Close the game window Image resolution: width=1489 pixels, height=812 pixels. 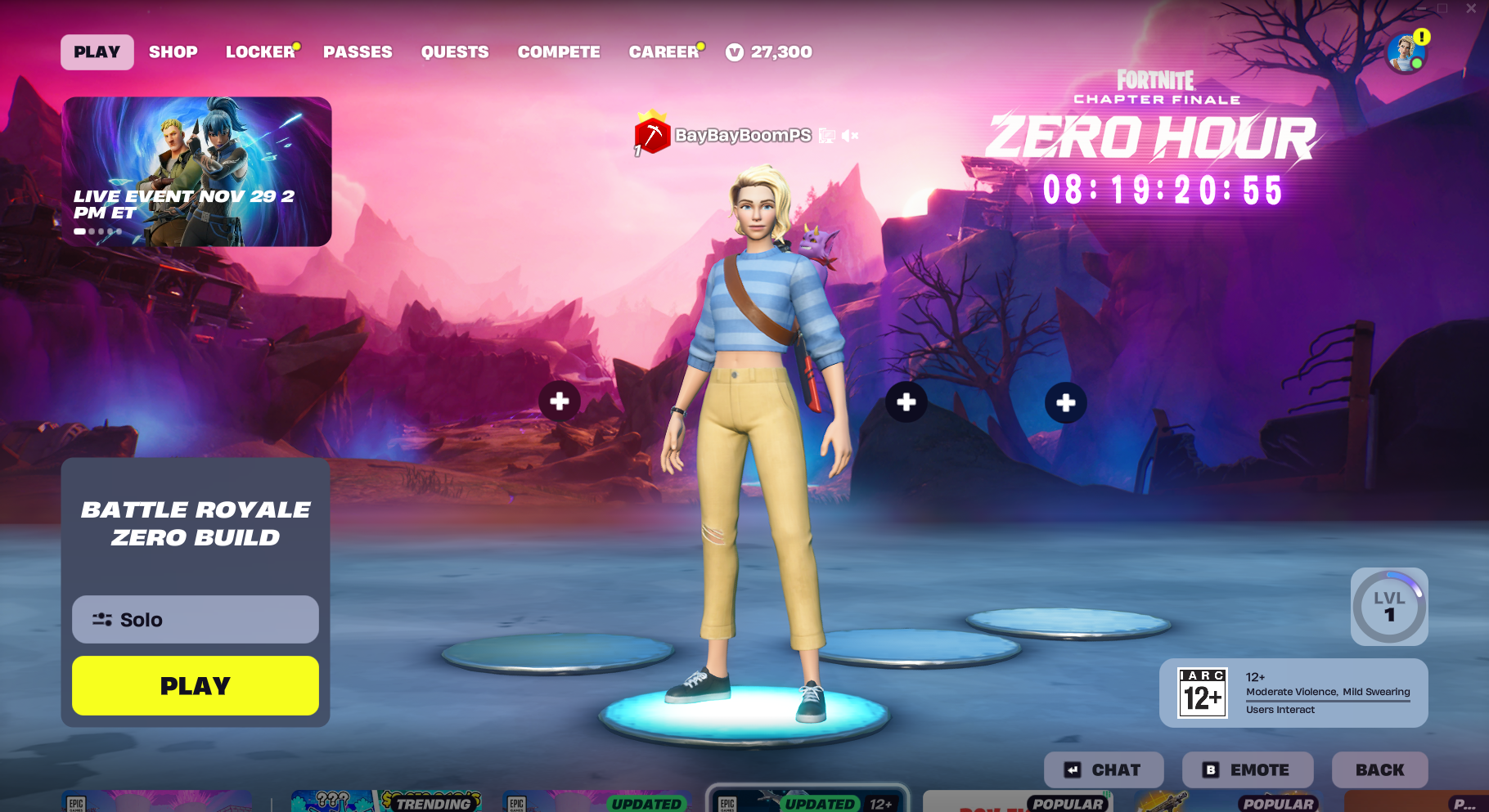pos(1471,8)
